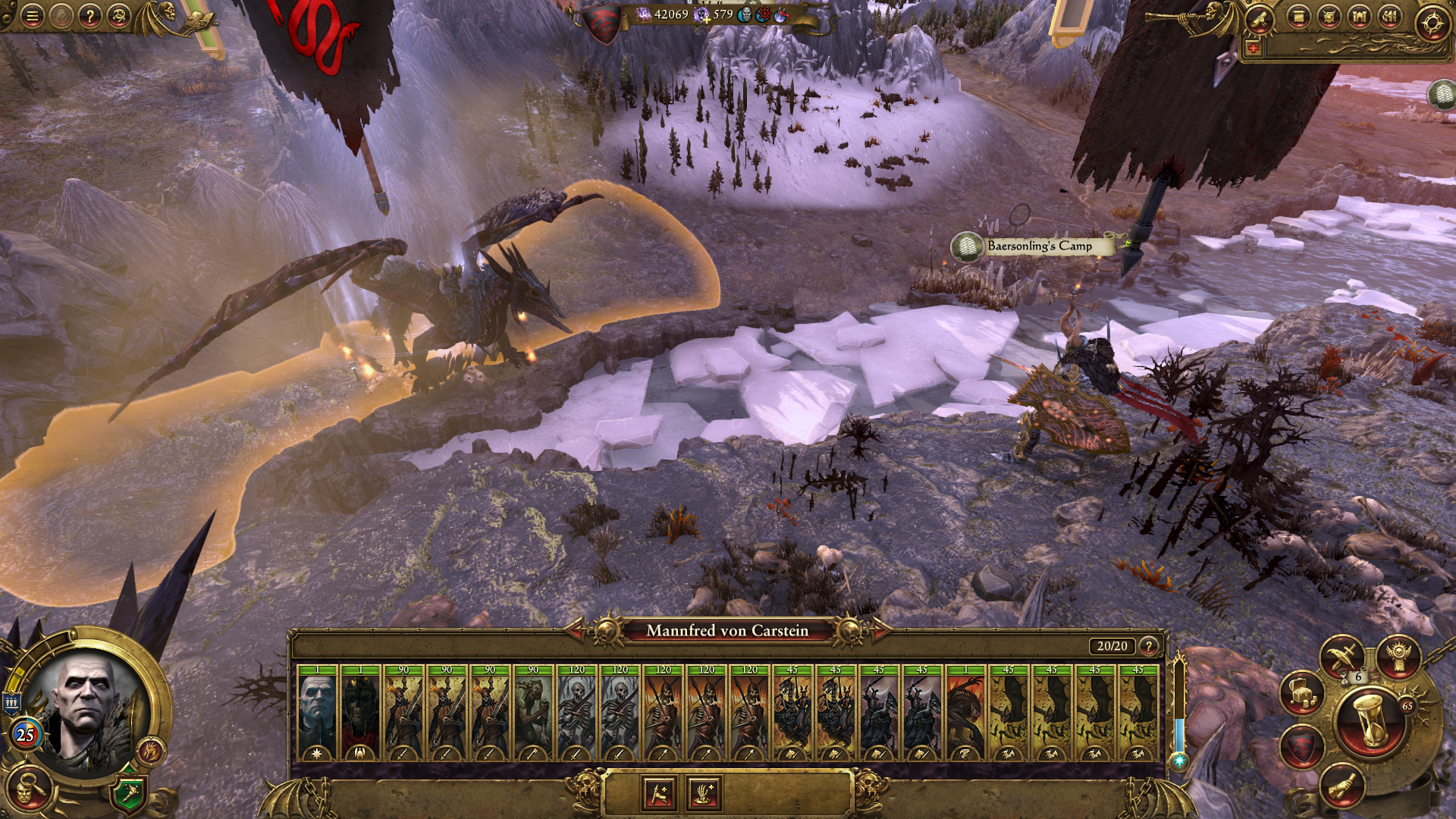Screen dimensions: 1456x819
Task: Cycle to the previous army
Action: (576, 629)
